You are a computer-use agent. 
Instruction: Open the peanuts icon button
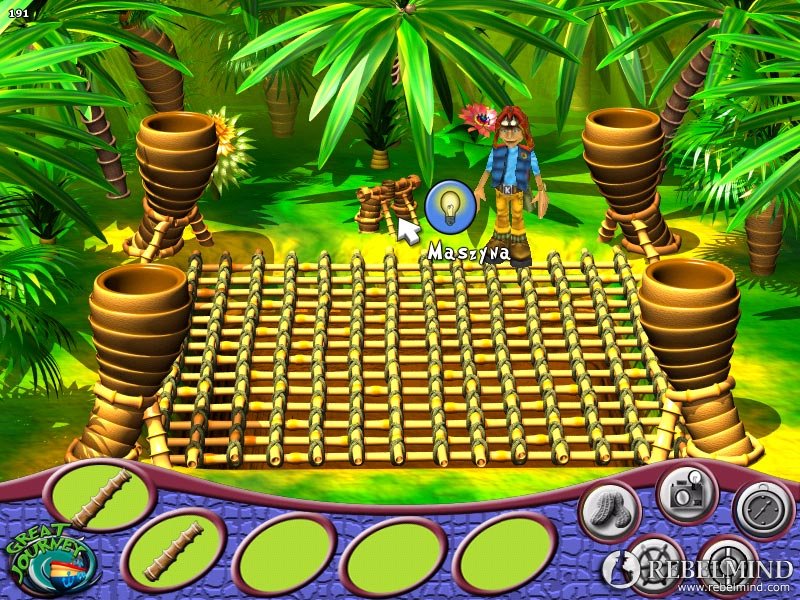tap(609, 511)
